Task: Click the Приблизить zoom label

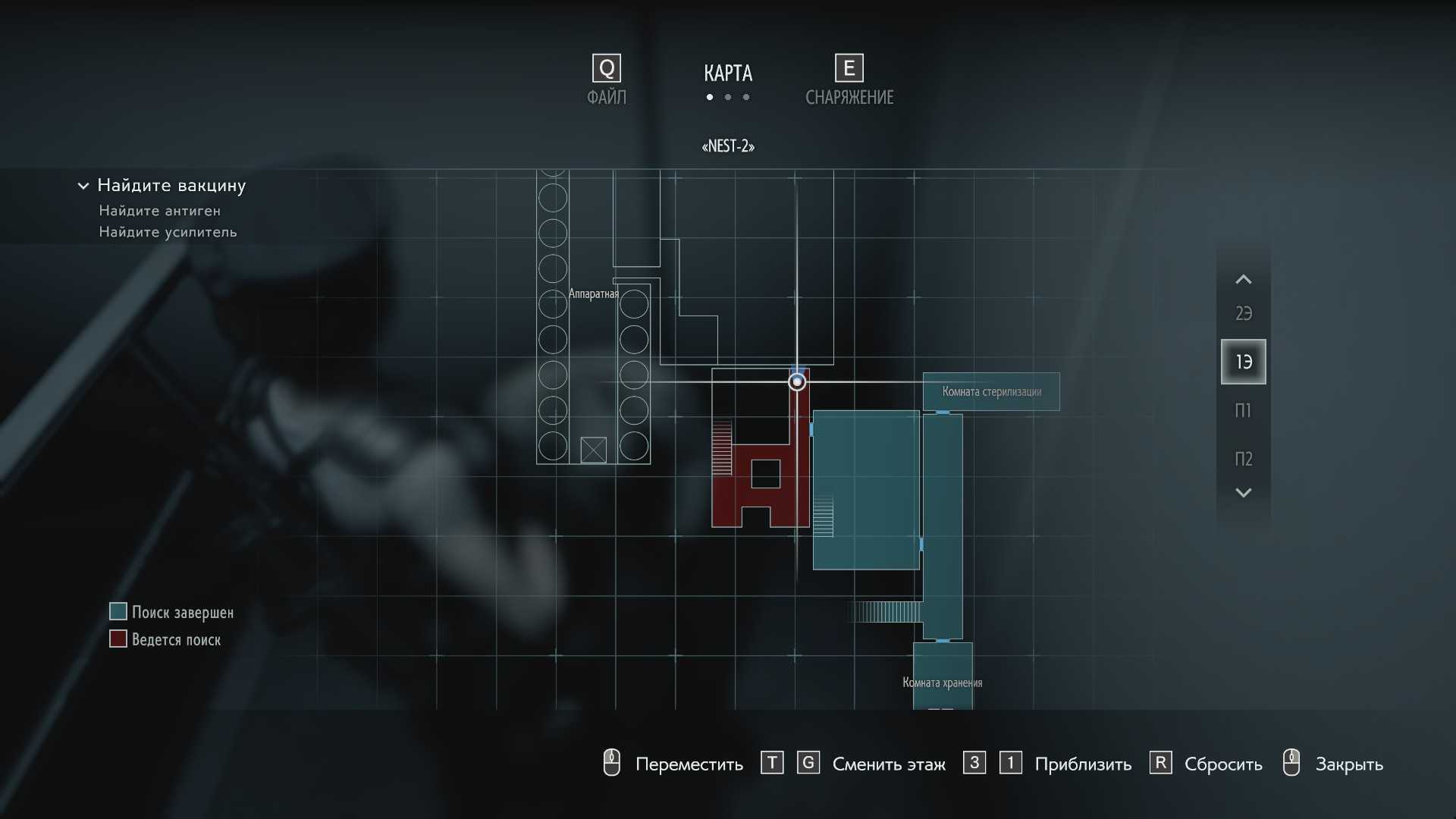Action: pos(1082,764)
